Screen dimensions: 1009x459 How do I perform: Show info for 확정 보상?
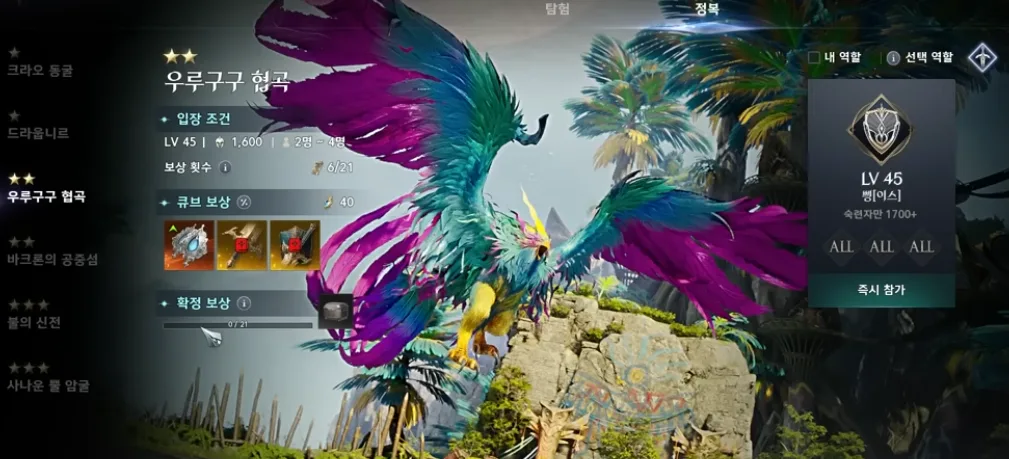coord(244,302)
